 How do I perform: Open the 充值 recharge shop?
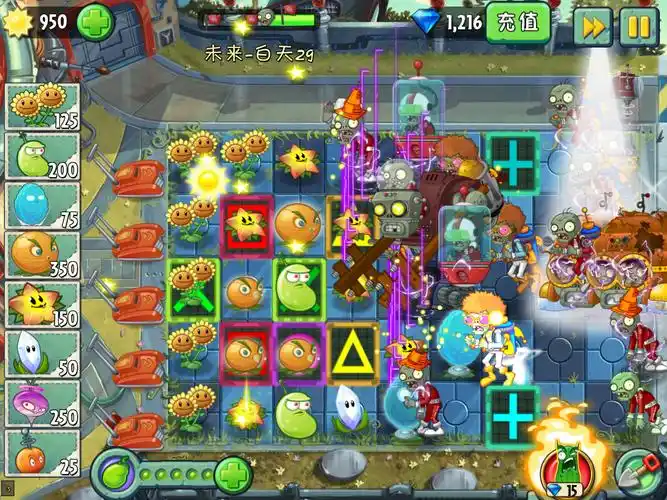(518, 22)
